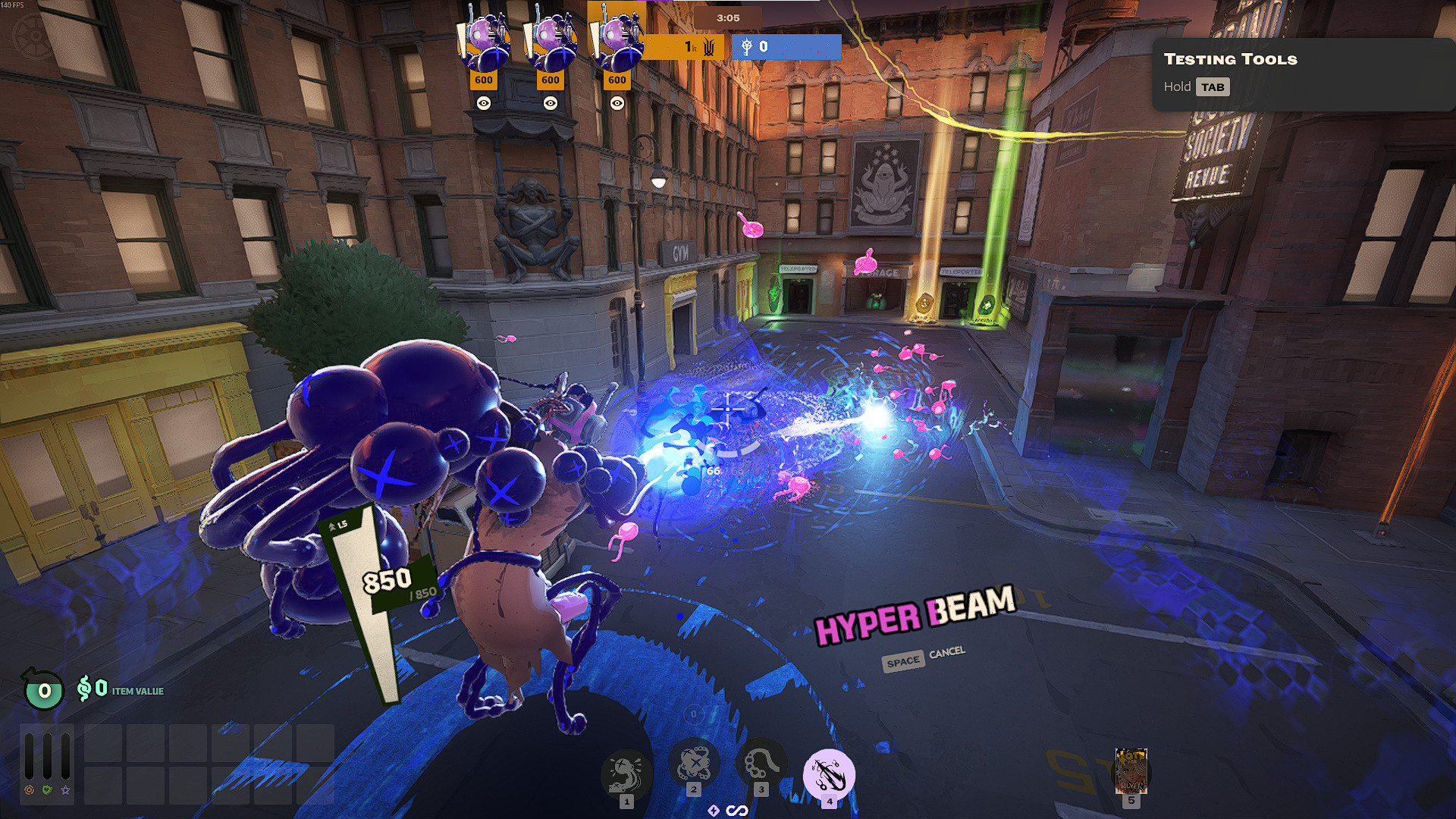This screenshot has height=819, width=1456.
Task: Click the green shield stat icon under the stat bars
Action: (46, 791)
